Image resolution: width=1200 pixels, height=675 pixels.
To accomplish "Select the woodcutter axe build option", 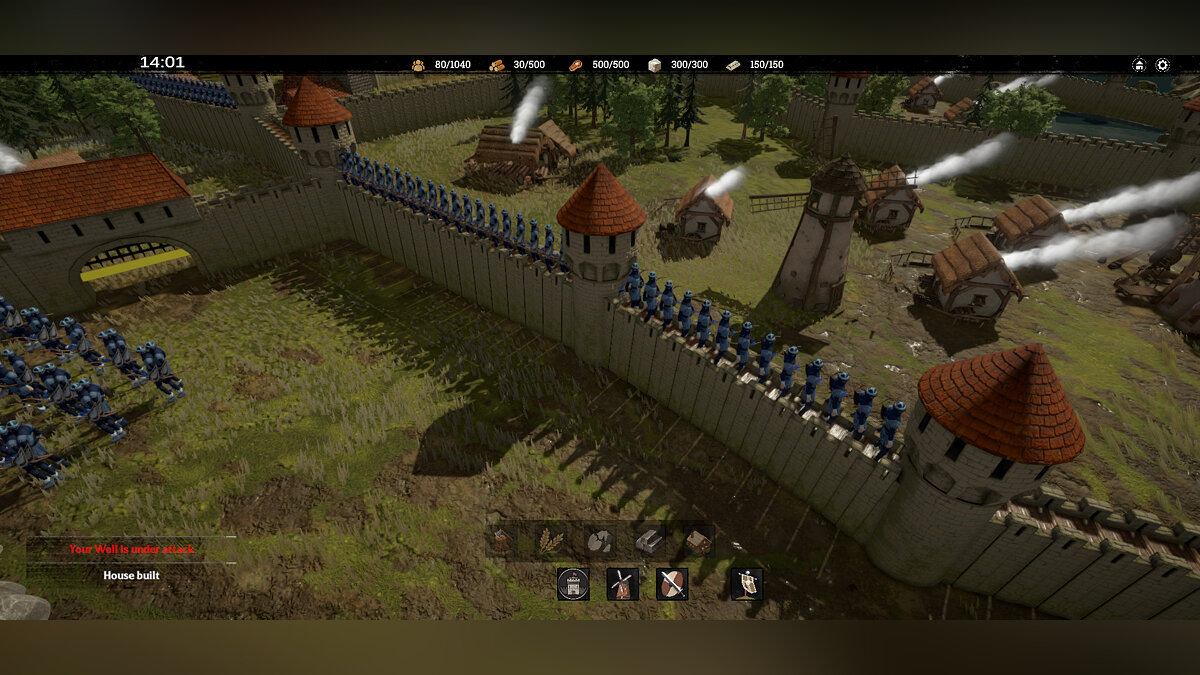I will click(x=503, y=541).
